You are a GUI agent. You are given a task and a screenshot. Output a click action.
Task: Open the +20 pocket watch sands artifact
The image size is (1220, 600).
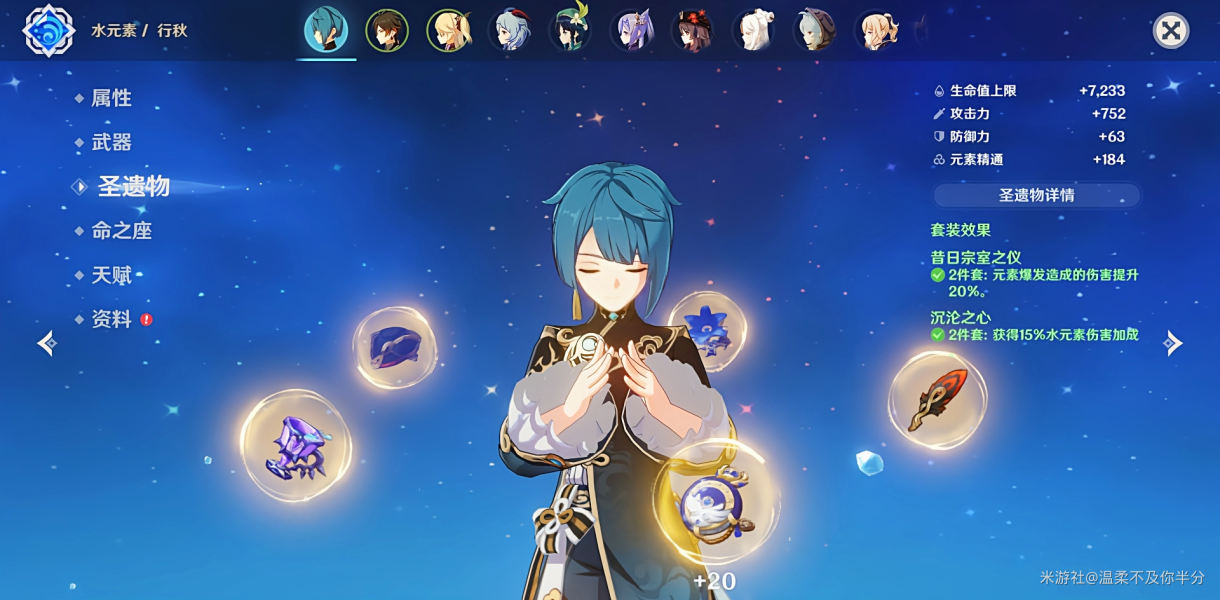[x=716, y=502]
